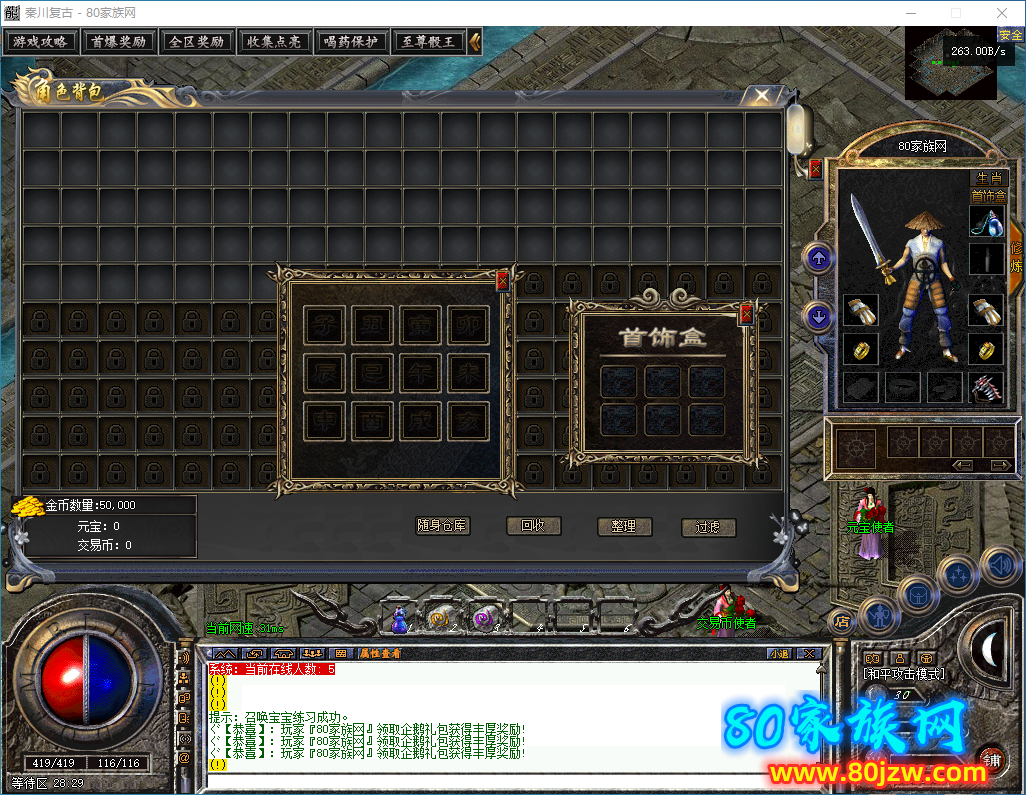Close the 角色背包 inventory window

(x=762, y=96)
